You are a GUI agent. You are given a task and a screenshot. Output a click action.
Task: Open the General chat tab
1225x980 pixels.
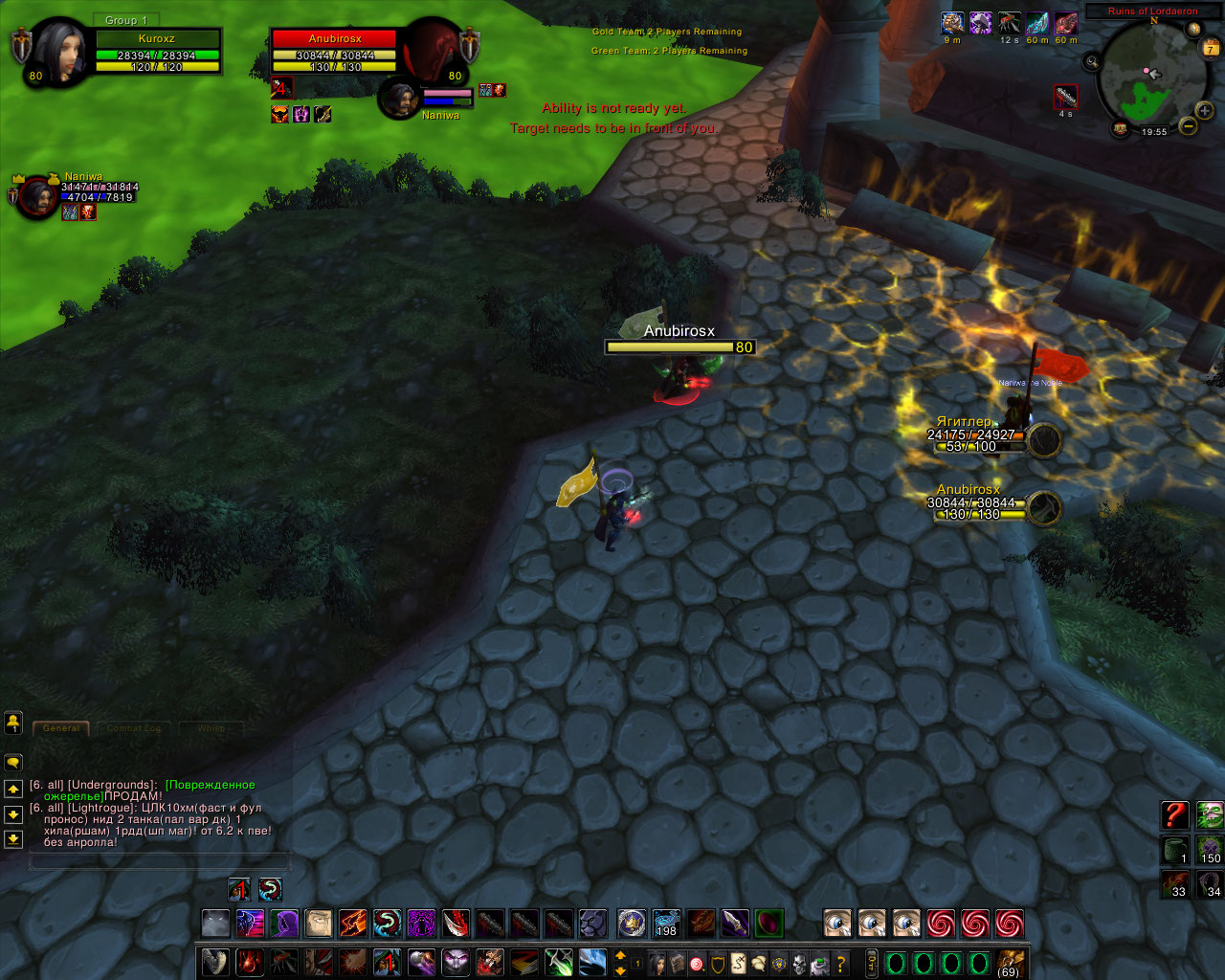click(61, 728)
